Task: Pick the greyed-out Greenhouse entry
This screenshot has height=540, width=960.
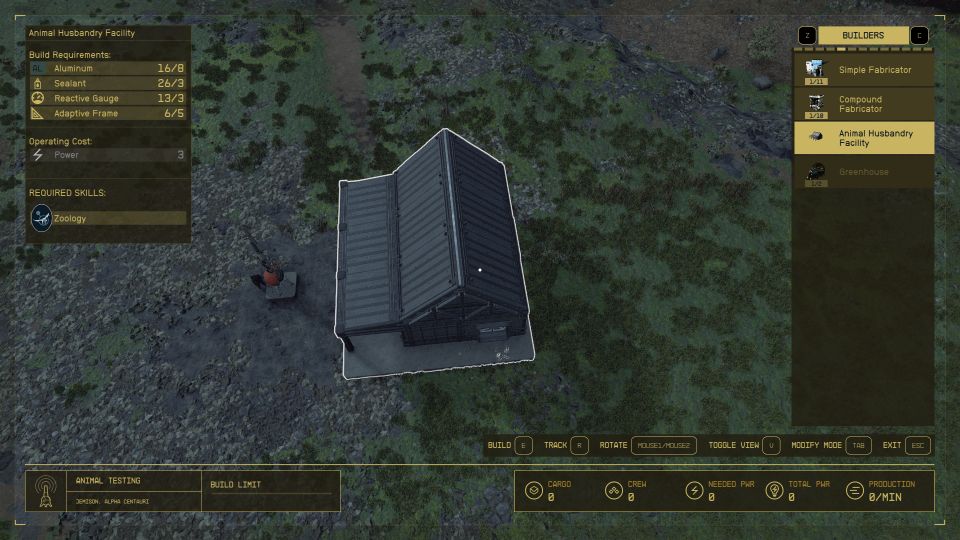Action: coord(864,172)
